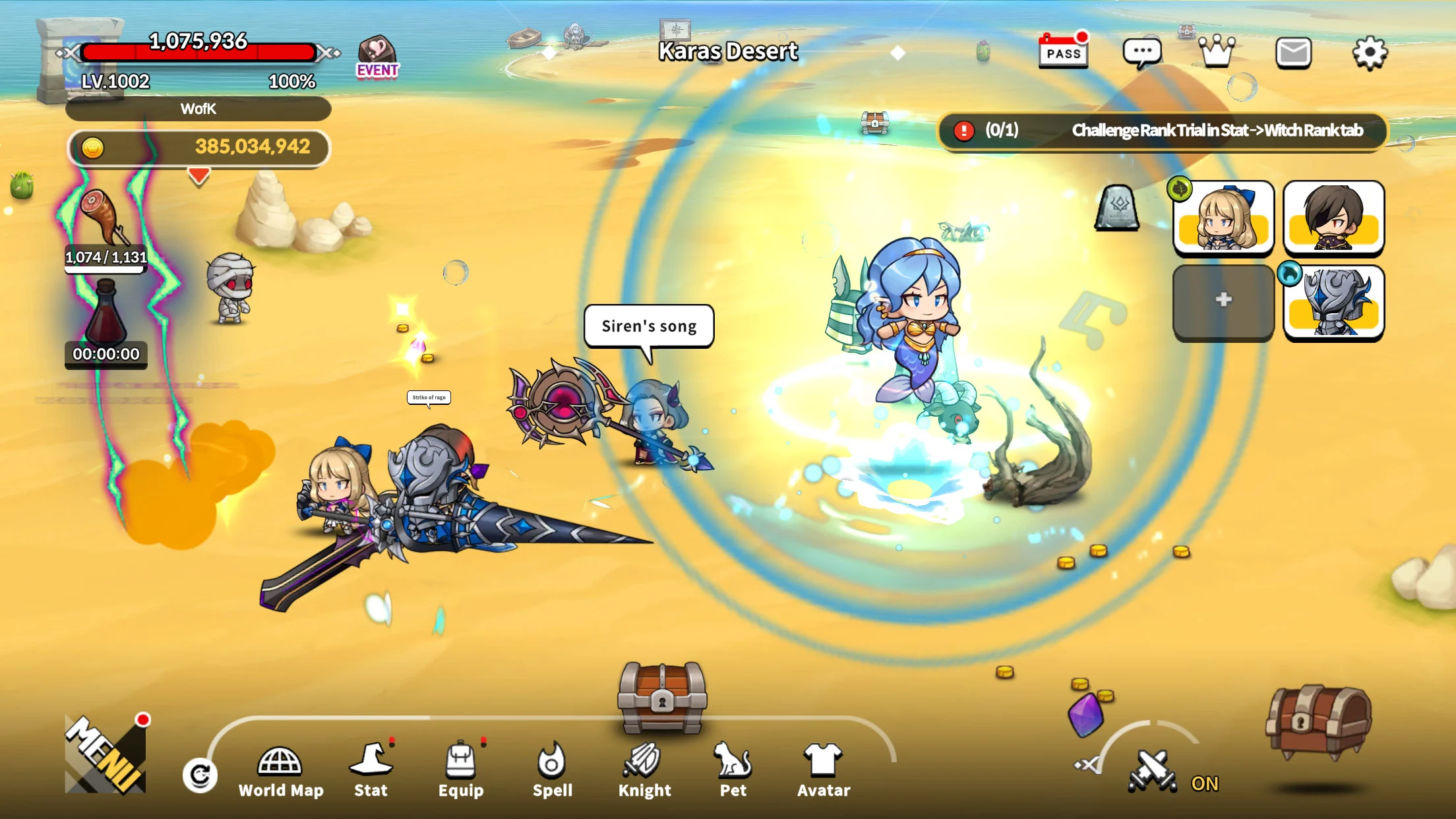
Task: Open the PASS calendar
Action: click(1063, 51)
